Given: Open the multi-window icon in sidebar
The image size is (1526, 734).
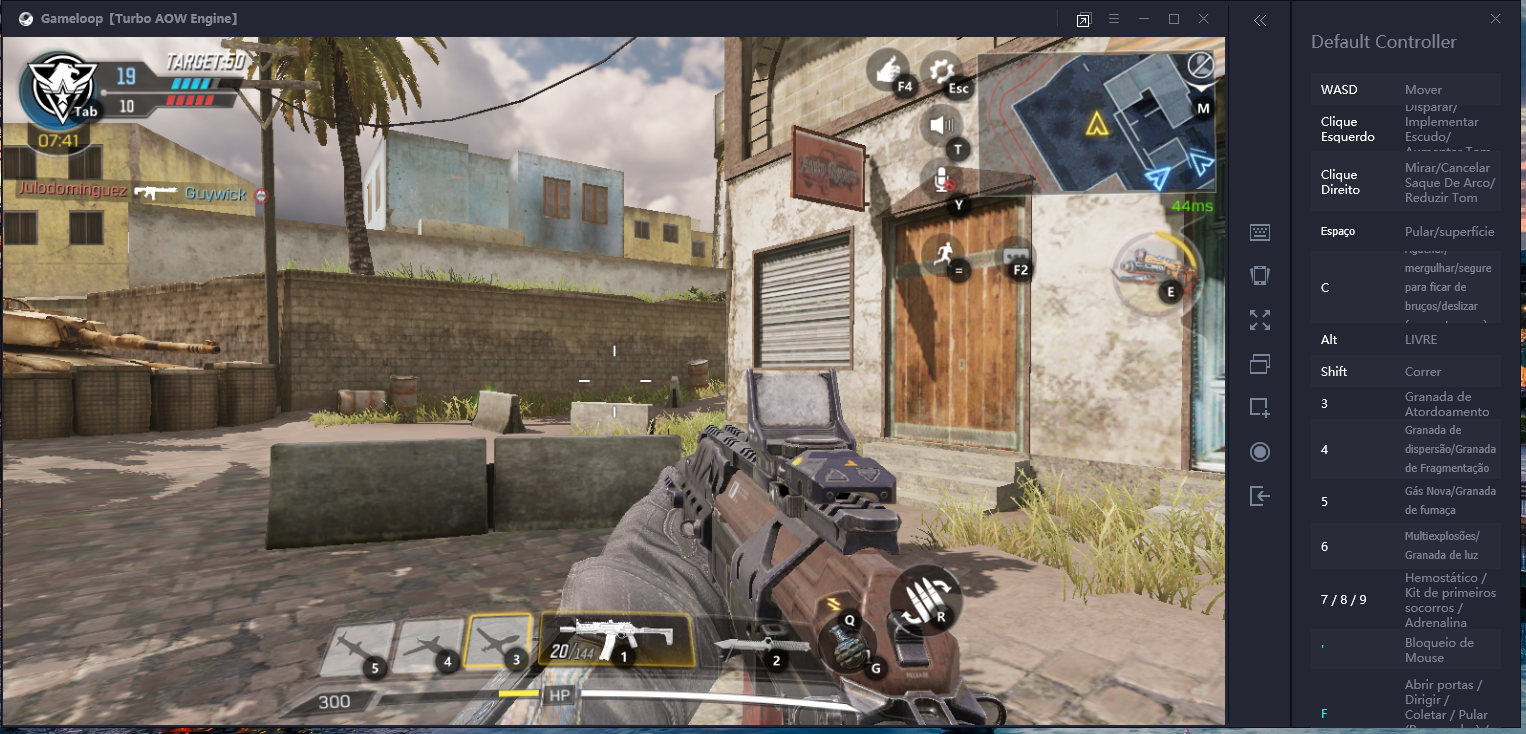Looking at the screenshot, I should point(1260,364).
